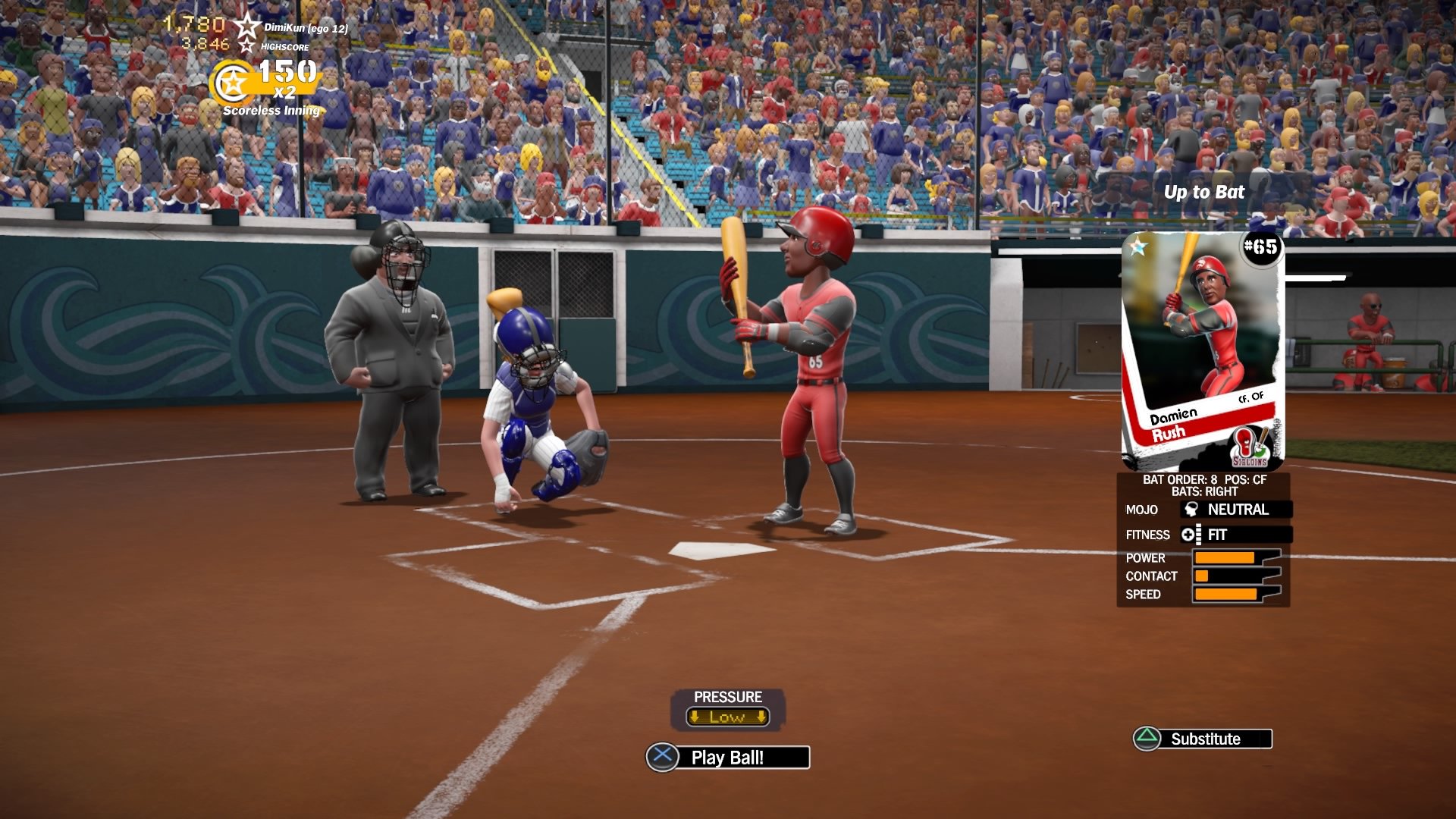Toggle the Mojo Neutral status field
The width and height of the screenshot is (1456, 819).
1238,510
